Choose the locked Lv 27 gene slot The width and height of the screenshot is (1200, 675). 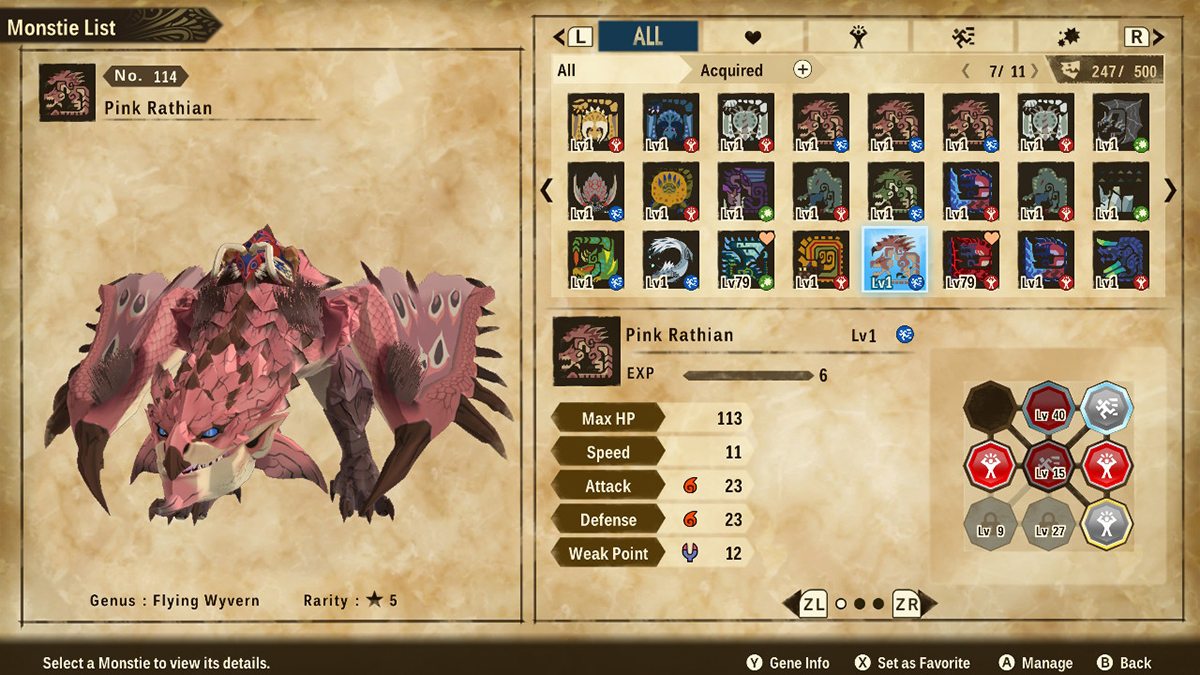[1050, 522]
